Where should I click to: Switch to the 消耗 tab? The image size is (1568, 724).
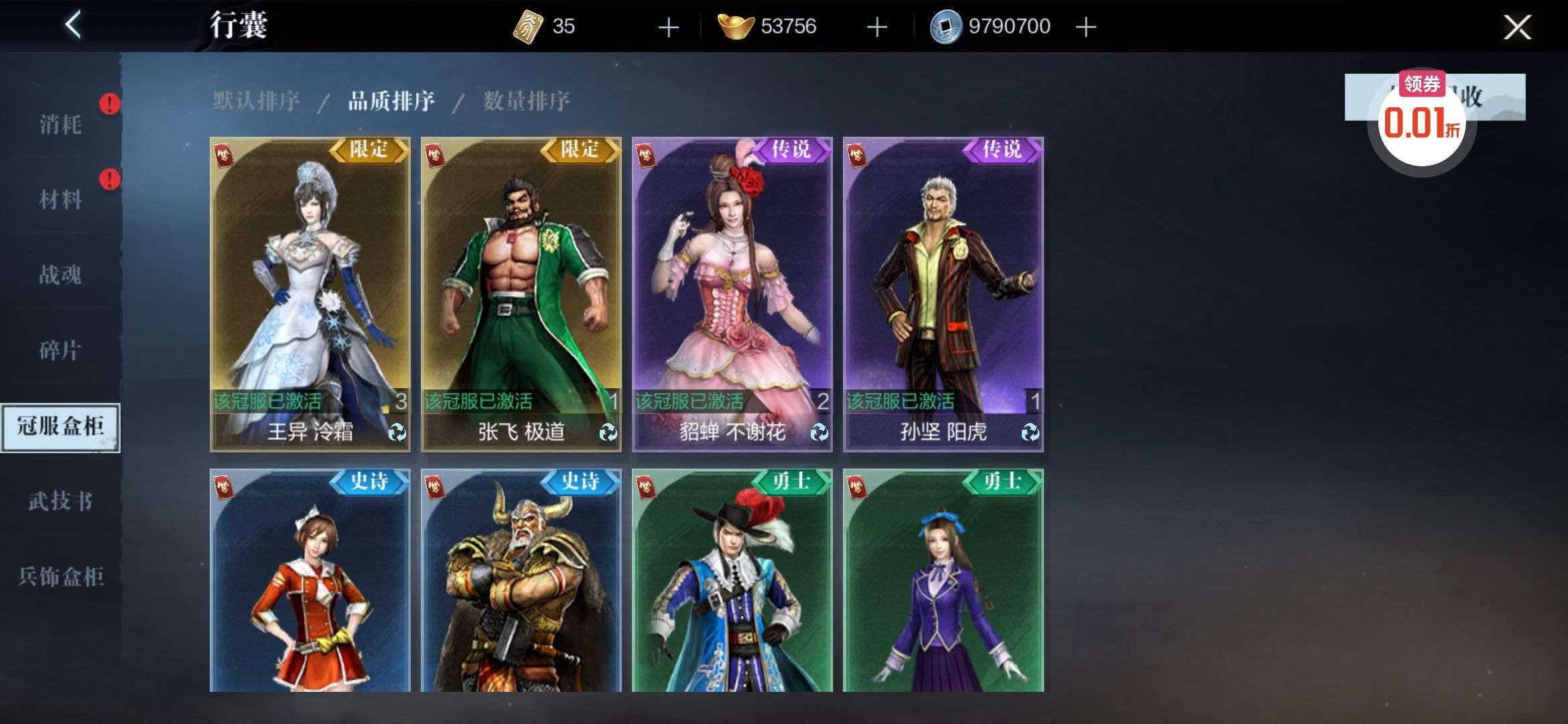tap(60, 124)
